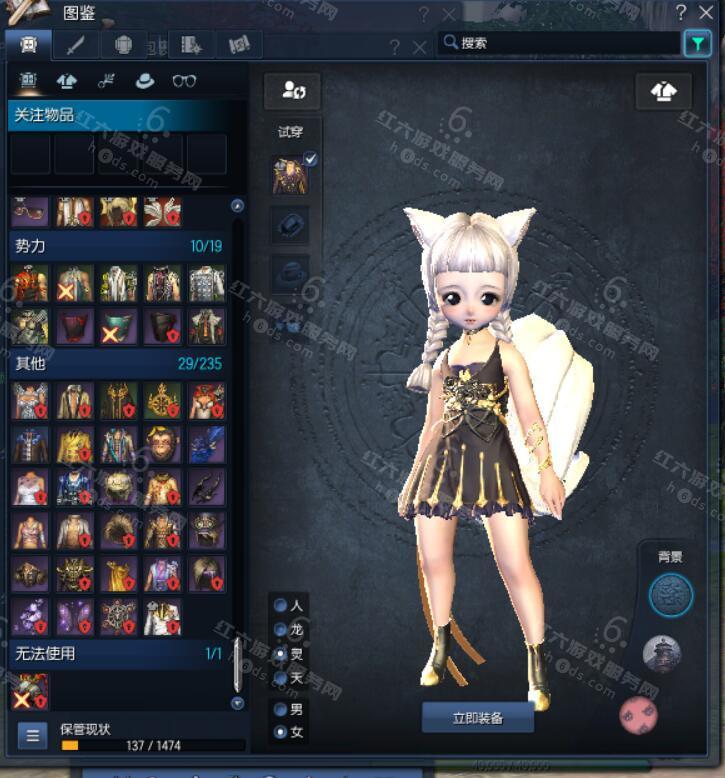Click the 立即装备 equip-now button
This screenshot has width=725, height=778.
tap(477, 718)
